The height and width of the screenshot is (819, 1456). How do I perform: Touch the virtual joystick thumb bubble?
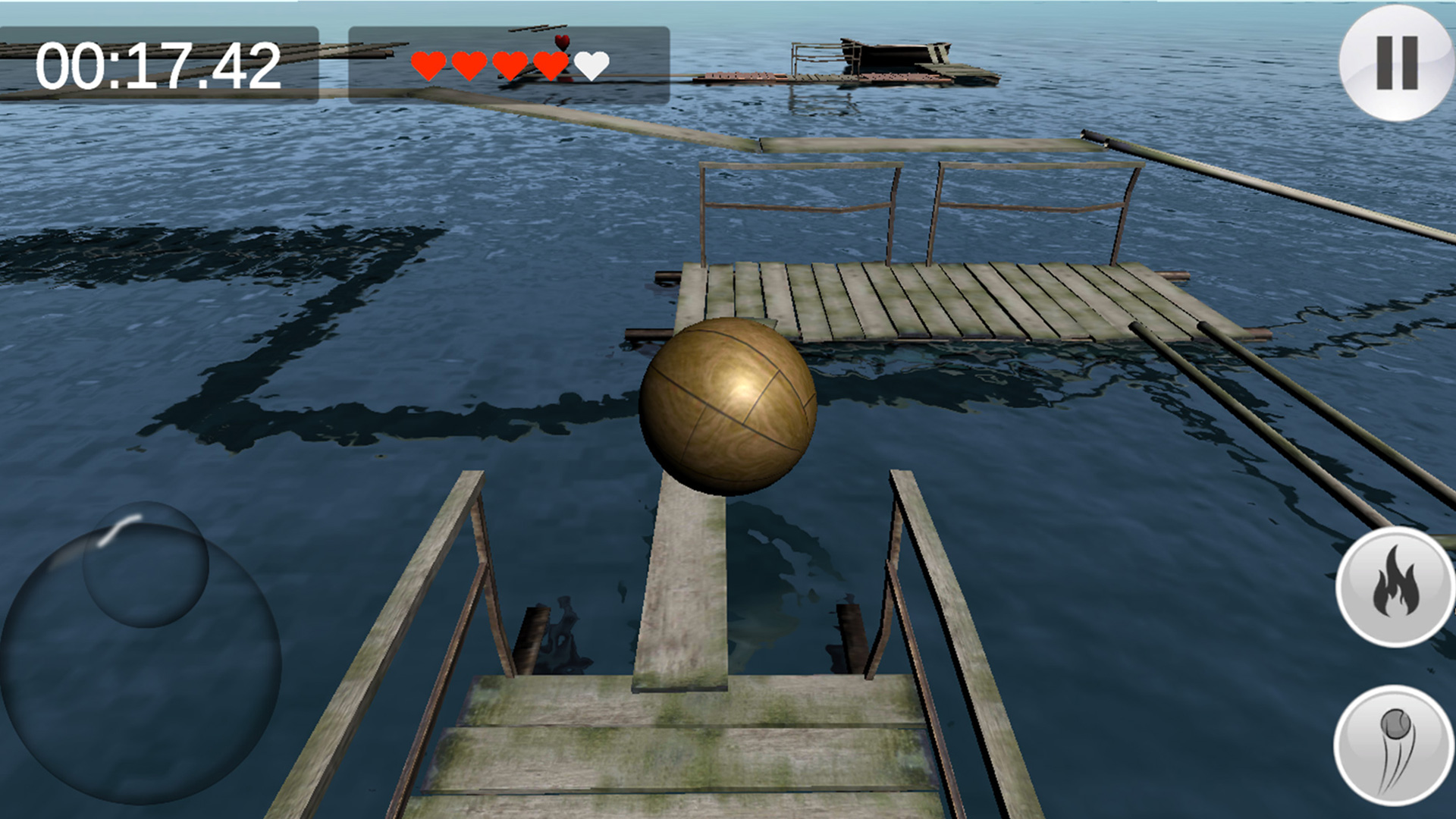tap(145, 564)
